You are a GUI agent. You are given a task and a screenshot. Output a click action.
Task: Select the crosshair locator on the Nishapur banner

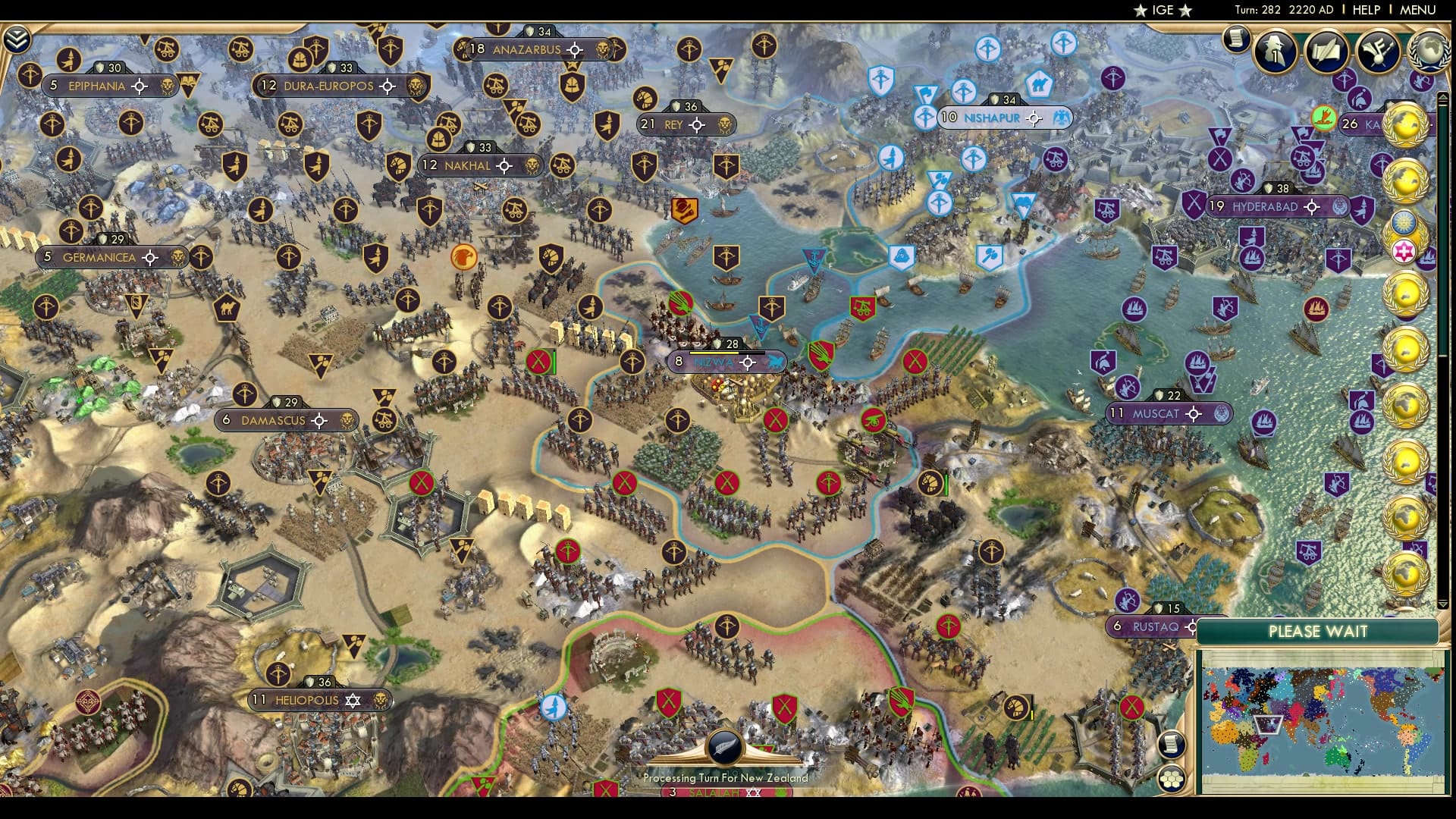(x=1033, y=118)
